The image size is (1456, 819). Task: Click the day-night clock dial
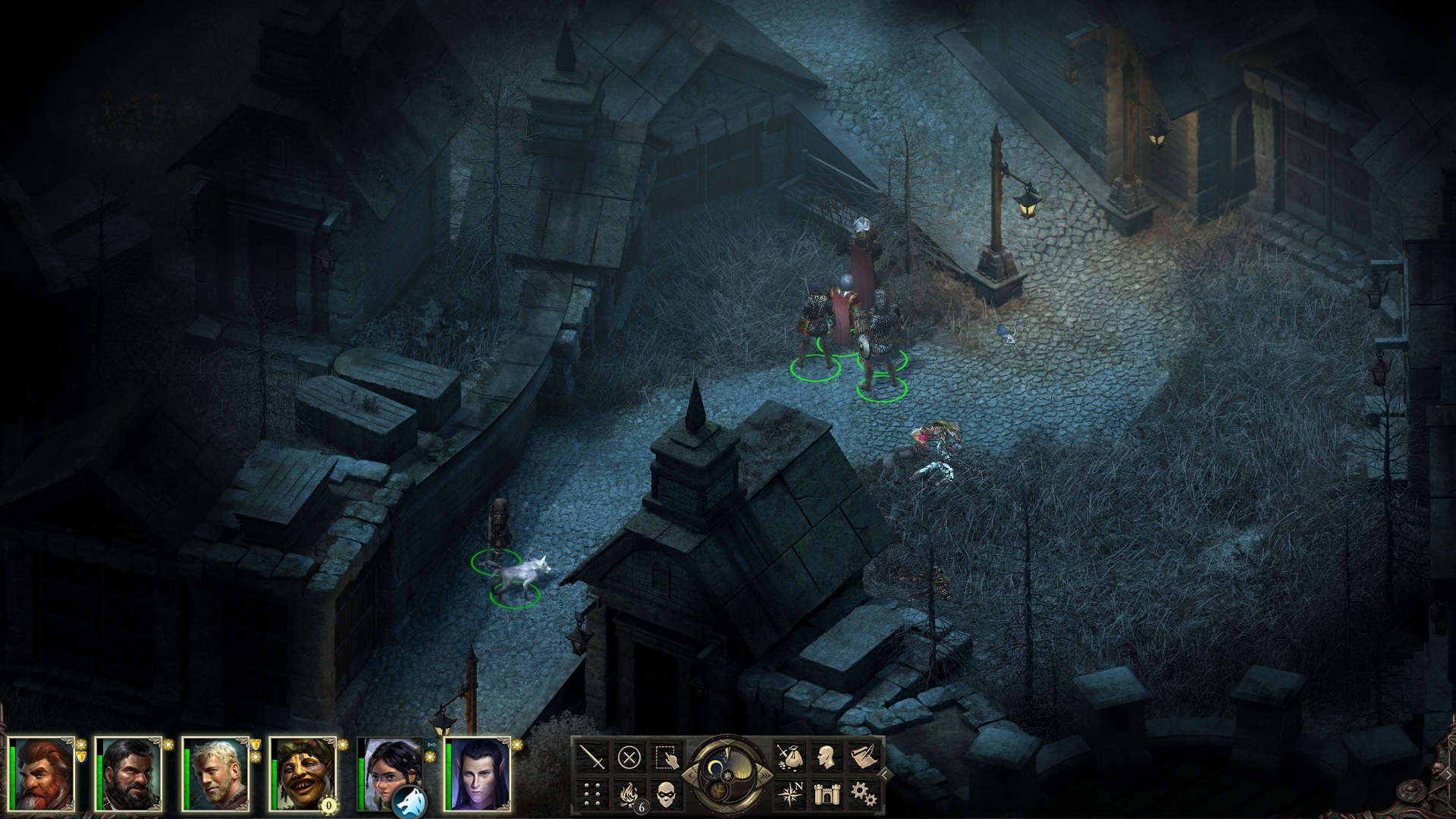[729, 775]
